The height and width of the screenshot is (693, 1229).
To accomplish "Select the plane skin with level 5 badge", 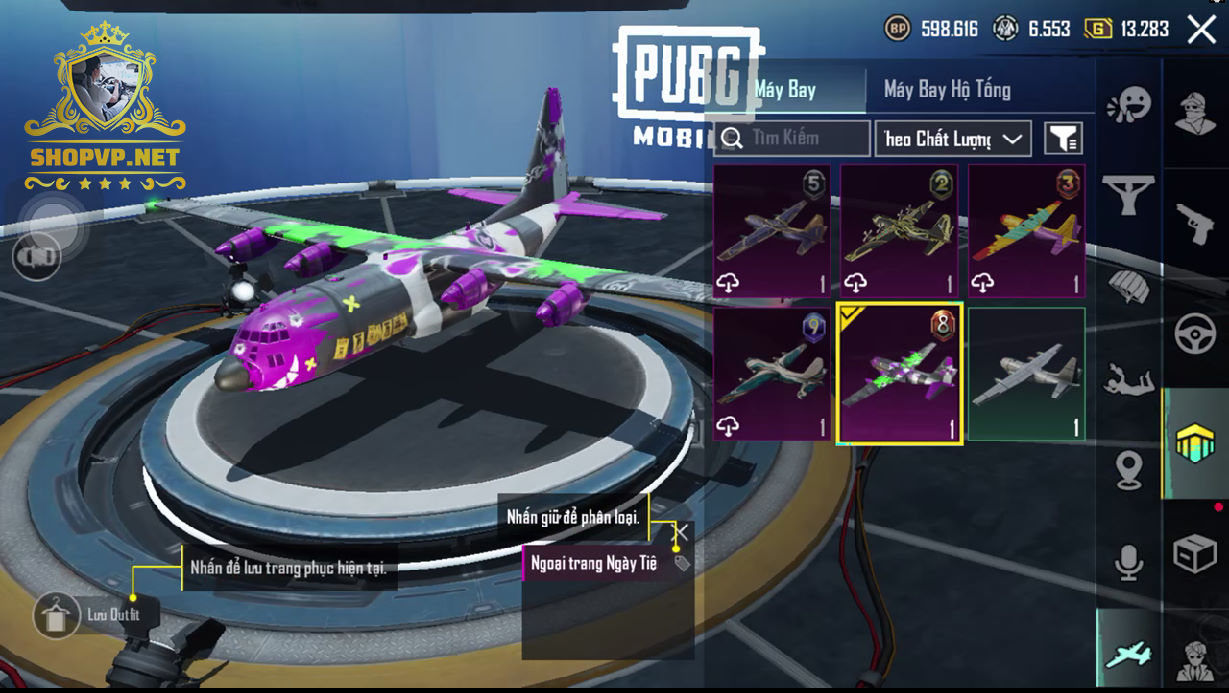I will click(x=772, y=231).
